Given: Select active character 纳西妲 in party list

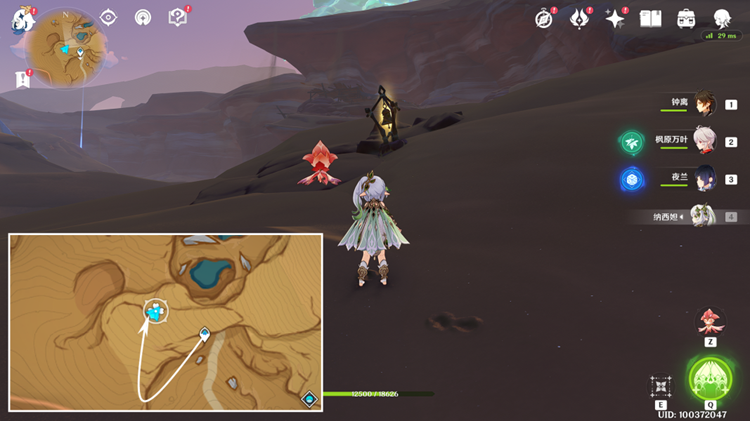Looking at the screenshot, I should click(x=704, y=216).
